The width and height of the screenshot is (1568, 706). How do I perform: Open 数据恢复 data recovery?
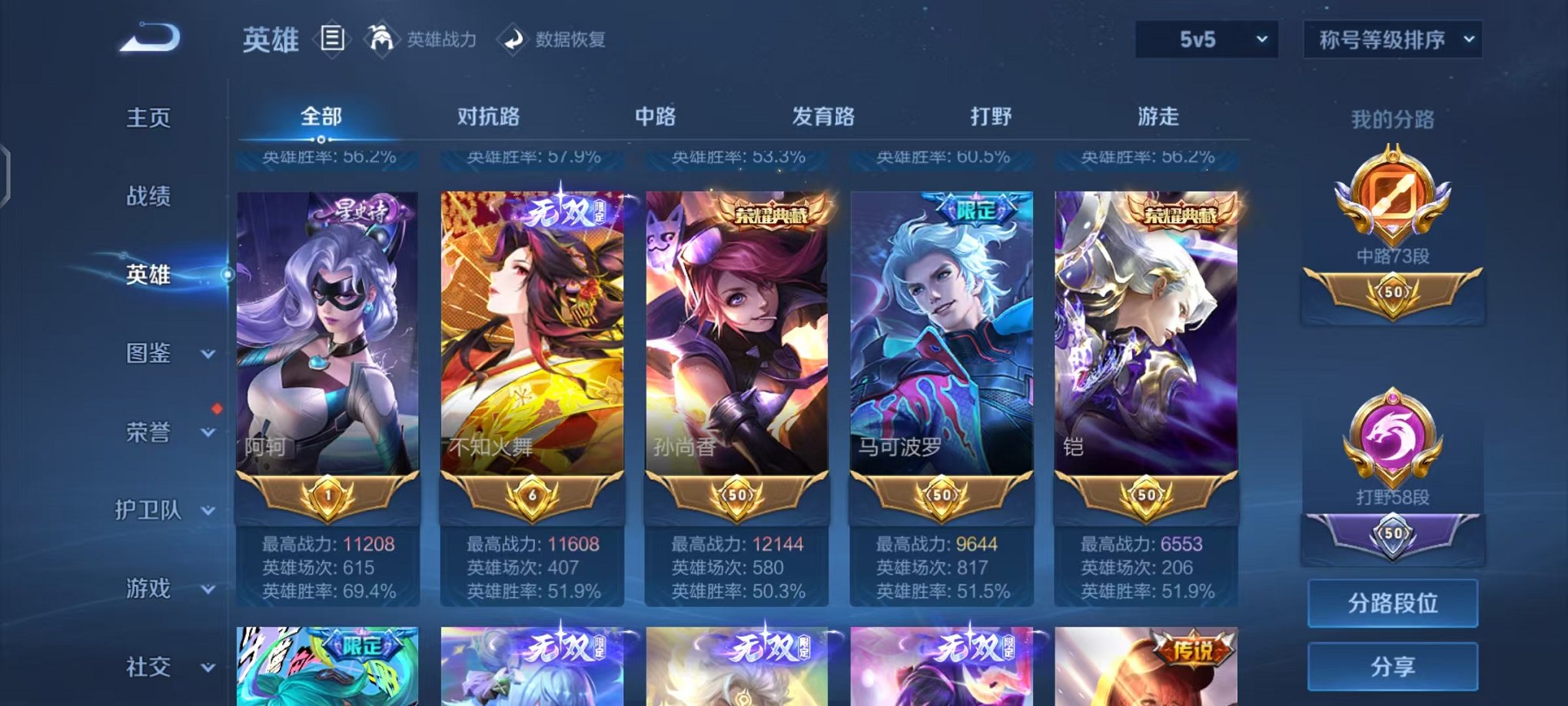(513, 40)
